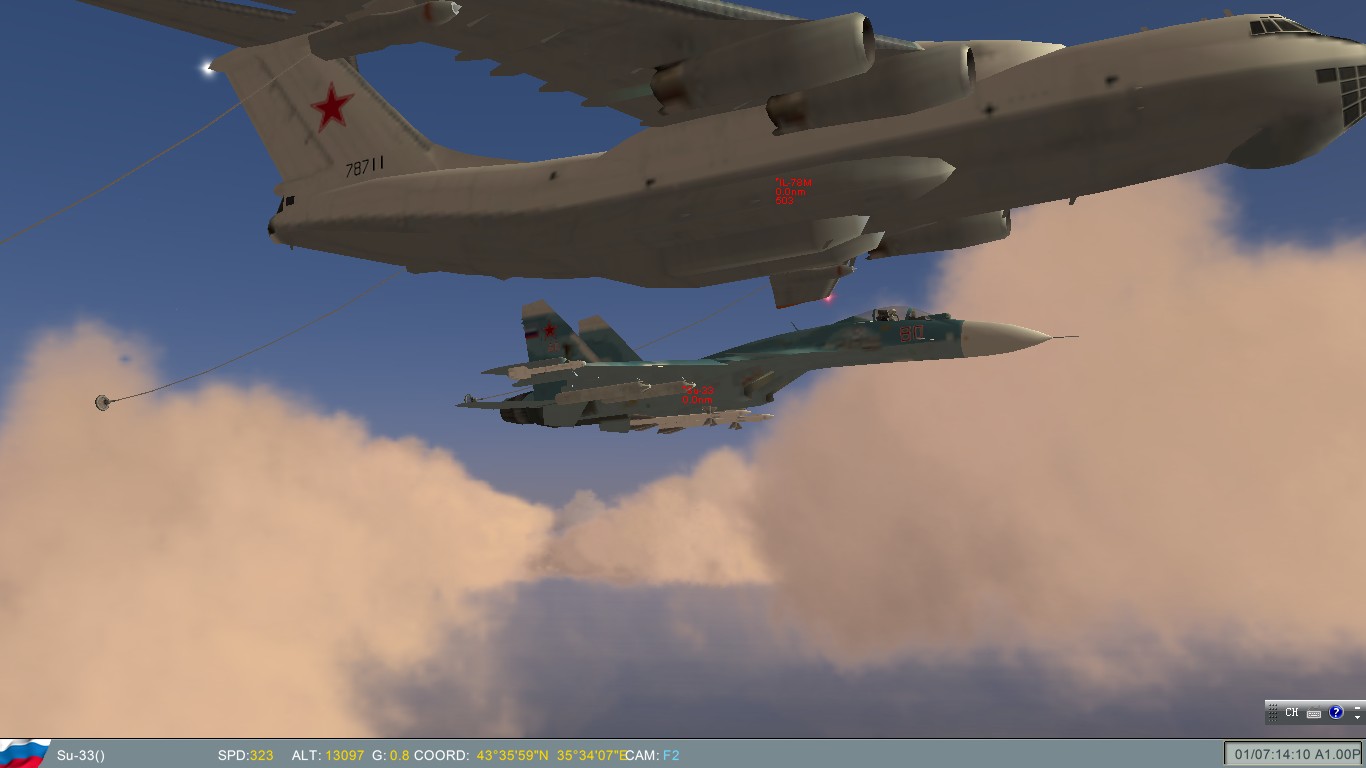Open the CH language selection dropdown
This screenshot has width=1366, height=768.
1292,712
